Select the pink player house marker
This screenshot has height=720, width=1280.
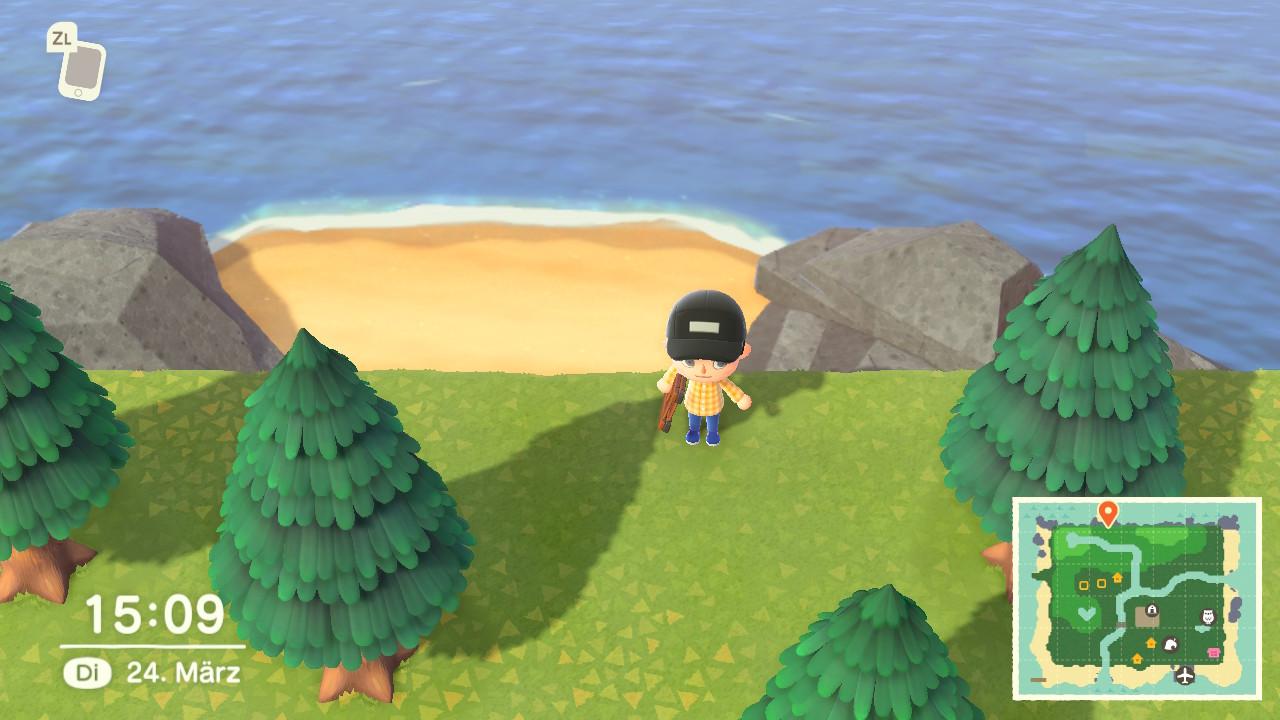[1215, 653]
